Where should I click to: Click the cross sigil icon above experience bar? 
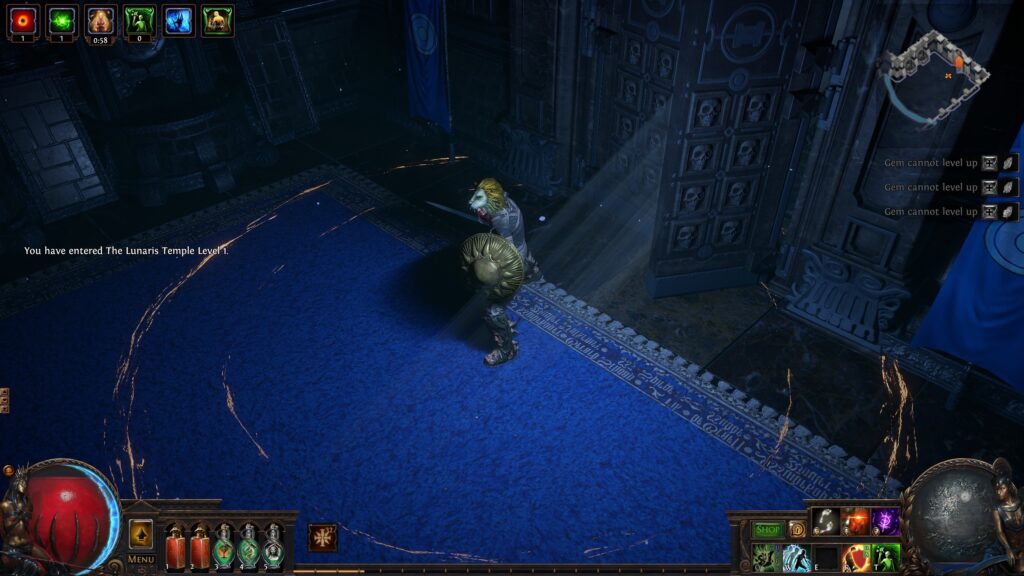point(322,537)
